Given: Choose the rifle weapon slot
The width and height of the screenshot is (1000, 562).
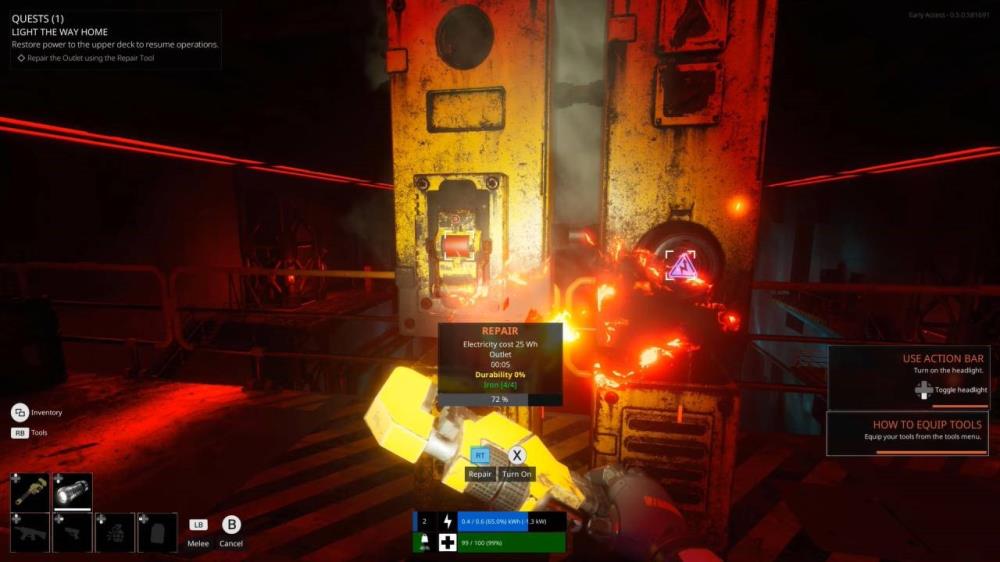Looking at the screenshot, I should click(x=30, y=532).
